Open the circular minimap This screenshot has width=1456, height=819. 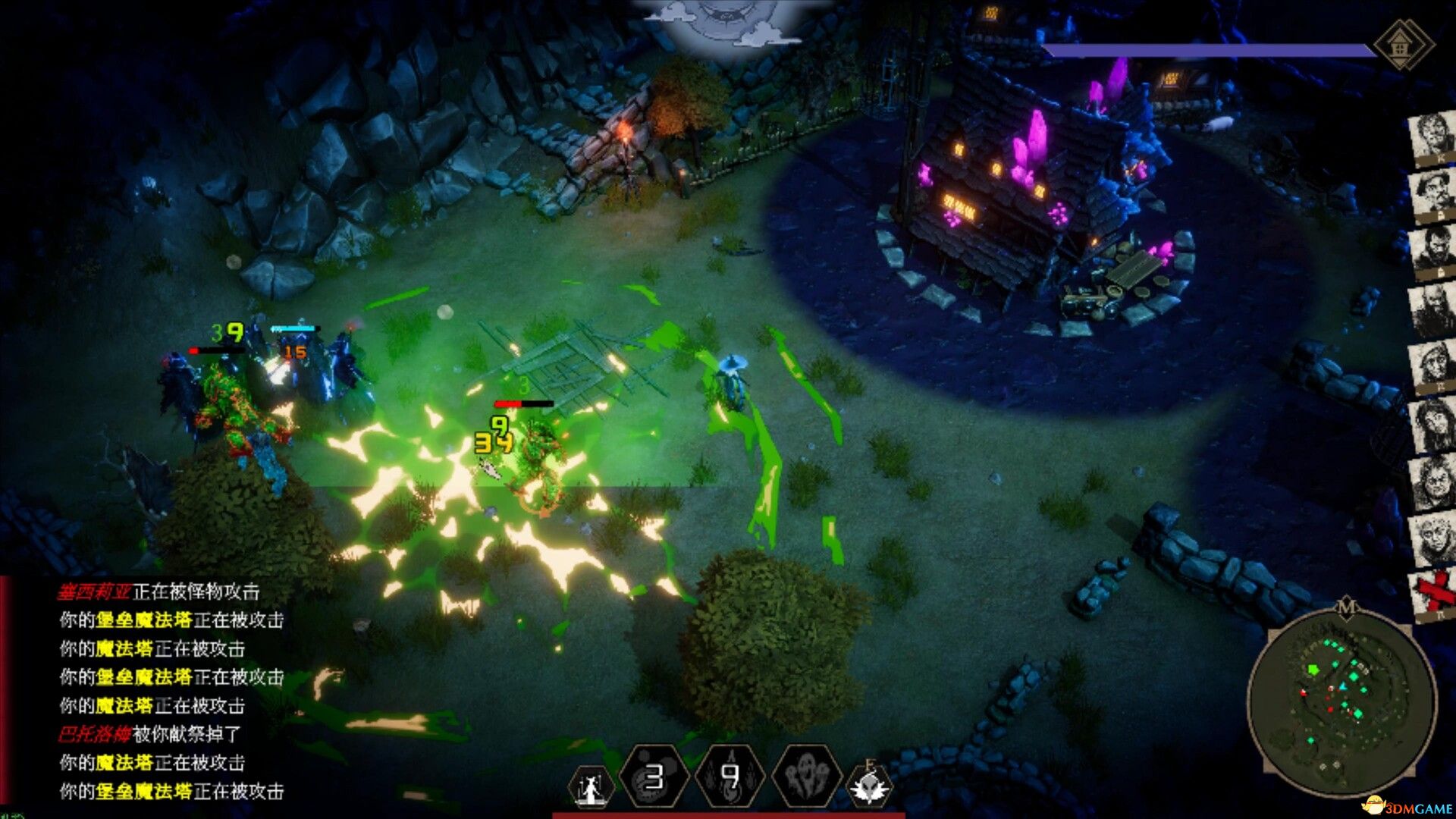(1341, 703)
